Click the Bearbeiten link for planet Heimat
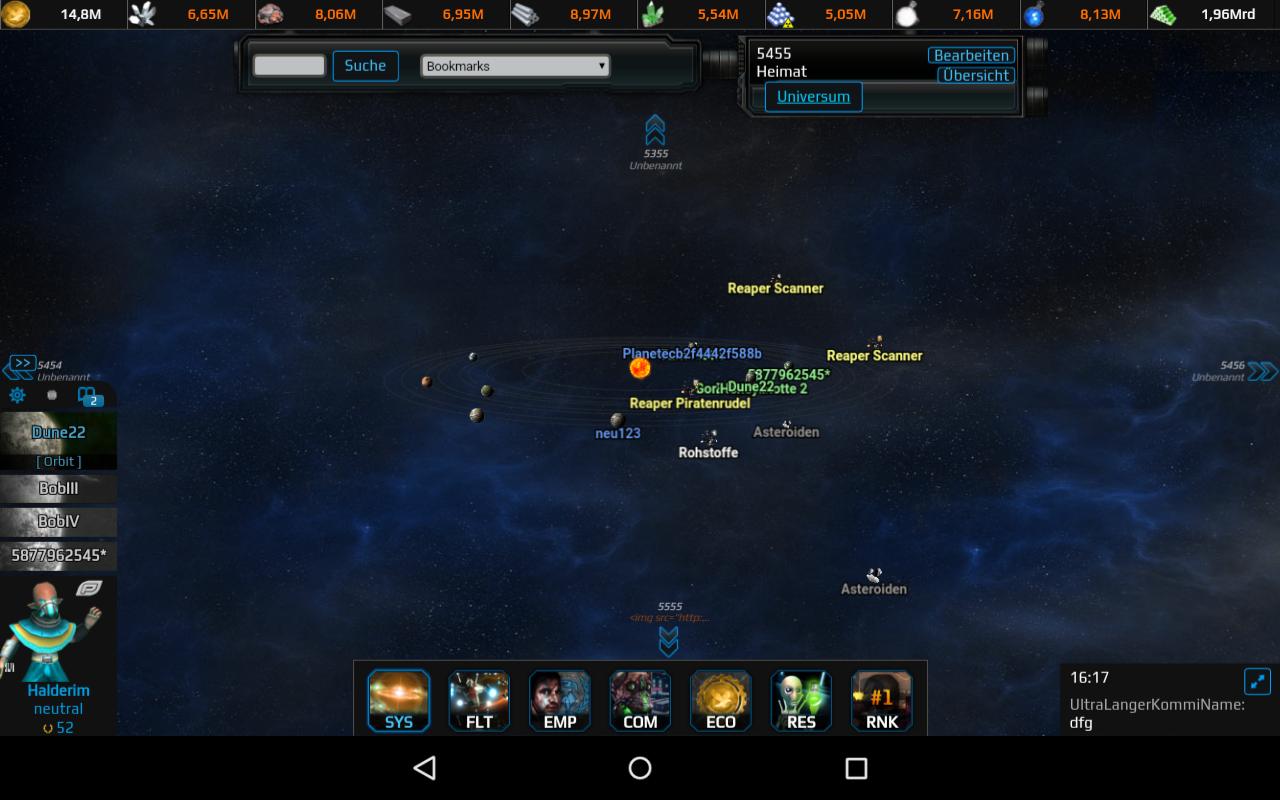Image resolution: width=1280 pixels, height=800 pixels. pos(970,55)
